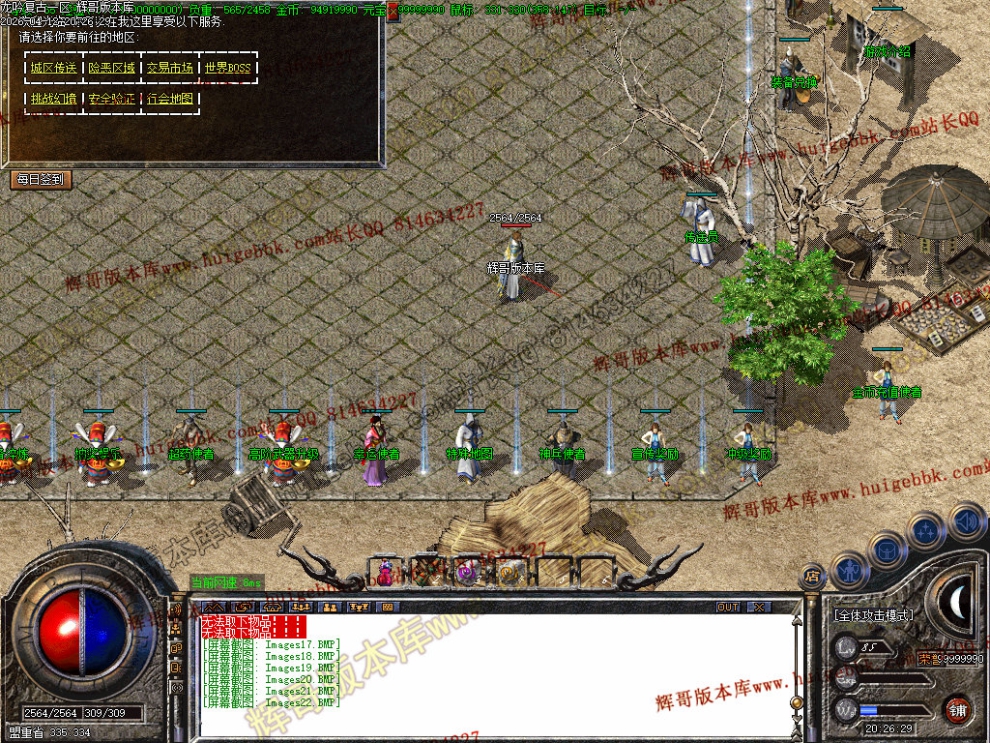
Task: Click the red 铺 stall button
Action: click(958, 709)
